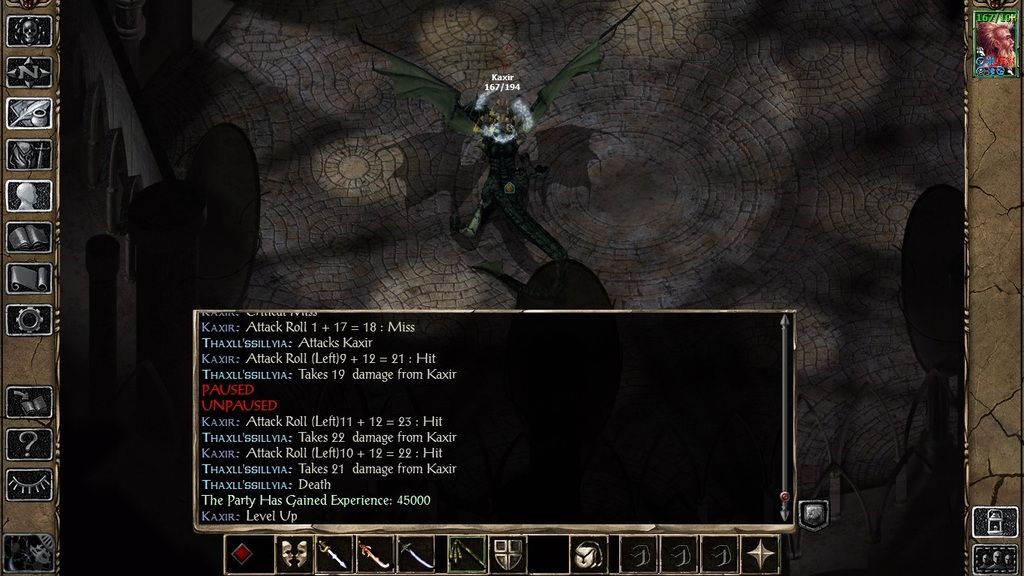
Task: Activate the quartered shield guard button
Action: coord(509,555)
